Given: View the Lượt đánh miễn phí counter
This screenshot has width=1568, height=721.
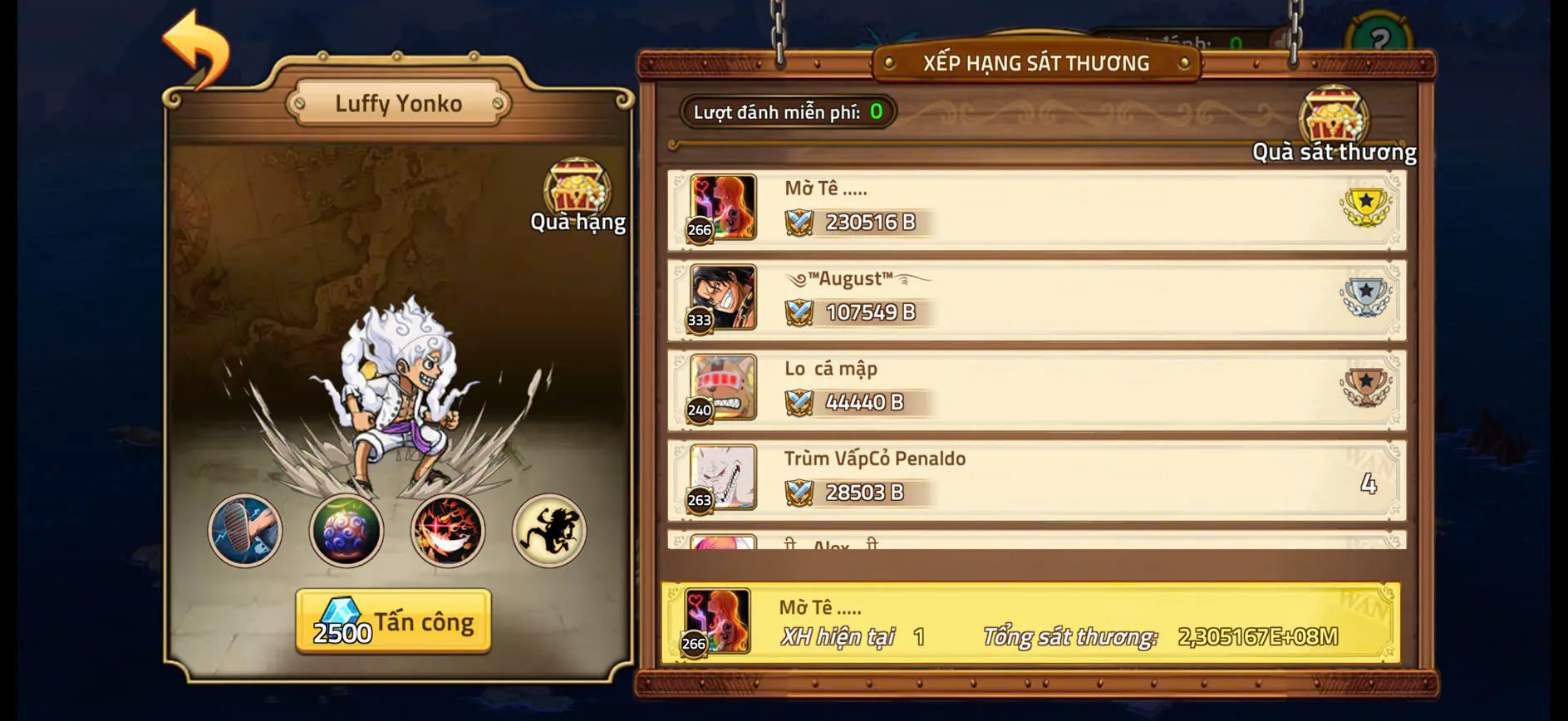Looking at the screenshot, I should coord(785,112).
